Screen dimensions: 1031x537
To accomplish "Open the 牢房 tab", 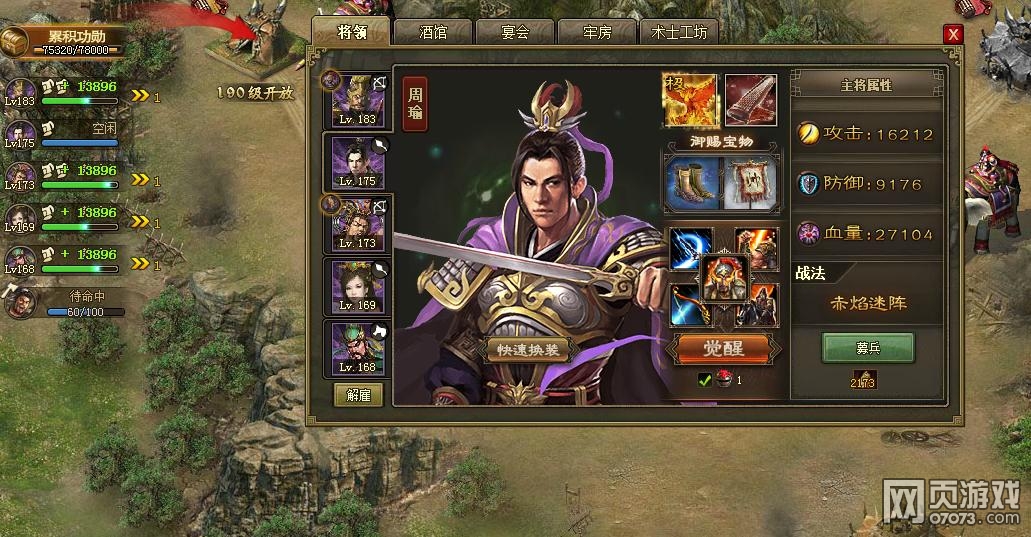I will tap(597, 32).
